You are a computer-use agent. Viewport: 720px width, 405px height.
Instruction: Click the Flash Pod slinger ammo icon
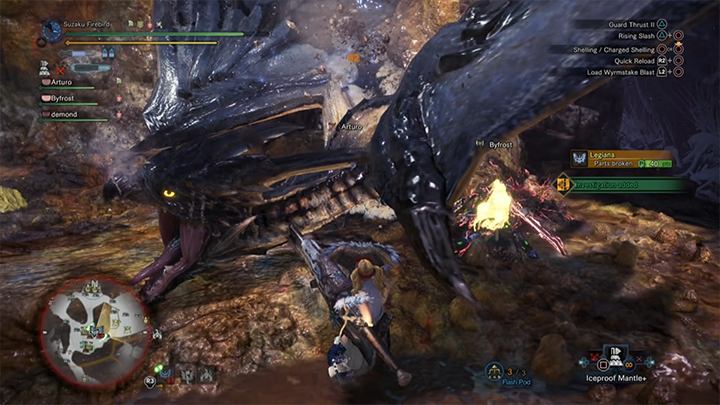pos(494,371)
